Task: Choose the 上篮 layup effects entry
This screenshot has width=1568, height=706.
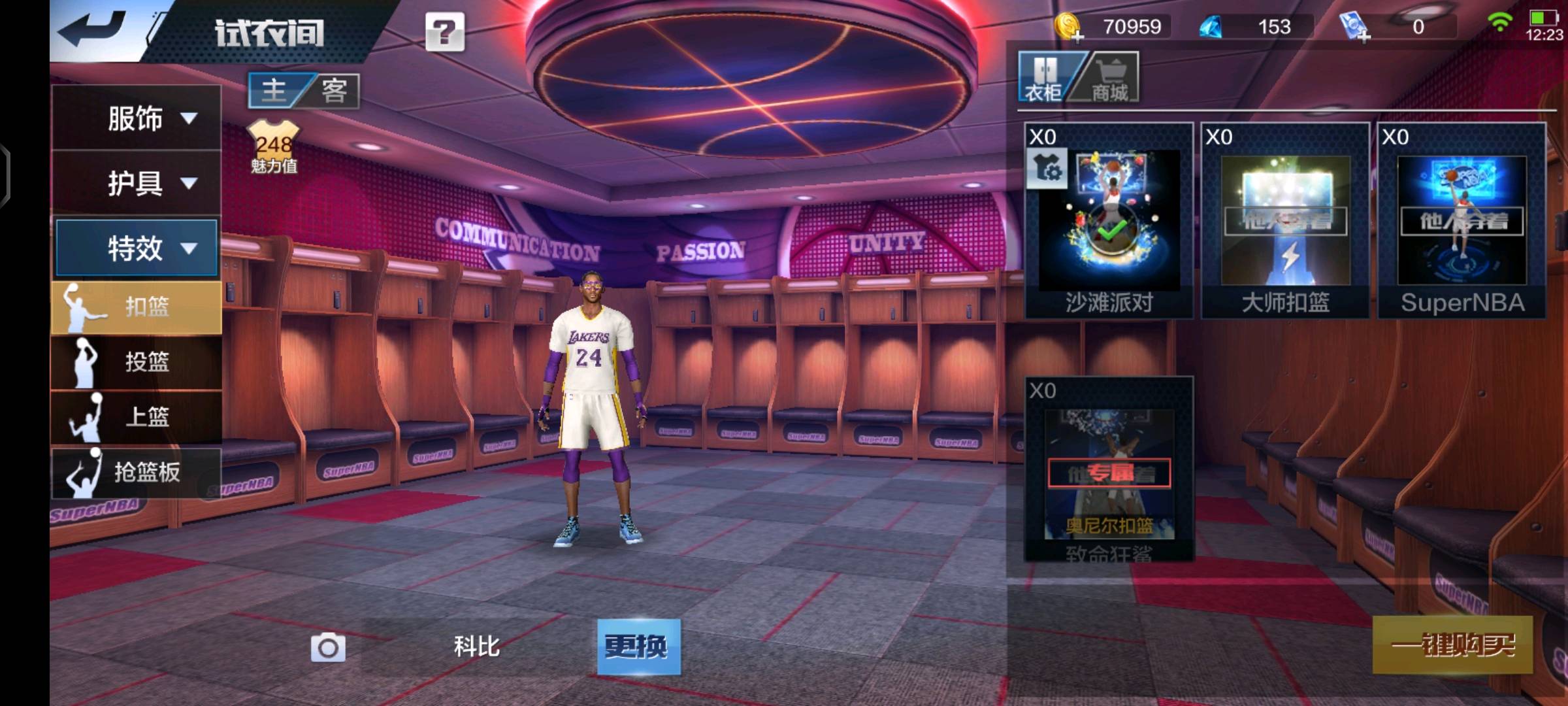Action: pyautogui.click(x=136, y=416)
